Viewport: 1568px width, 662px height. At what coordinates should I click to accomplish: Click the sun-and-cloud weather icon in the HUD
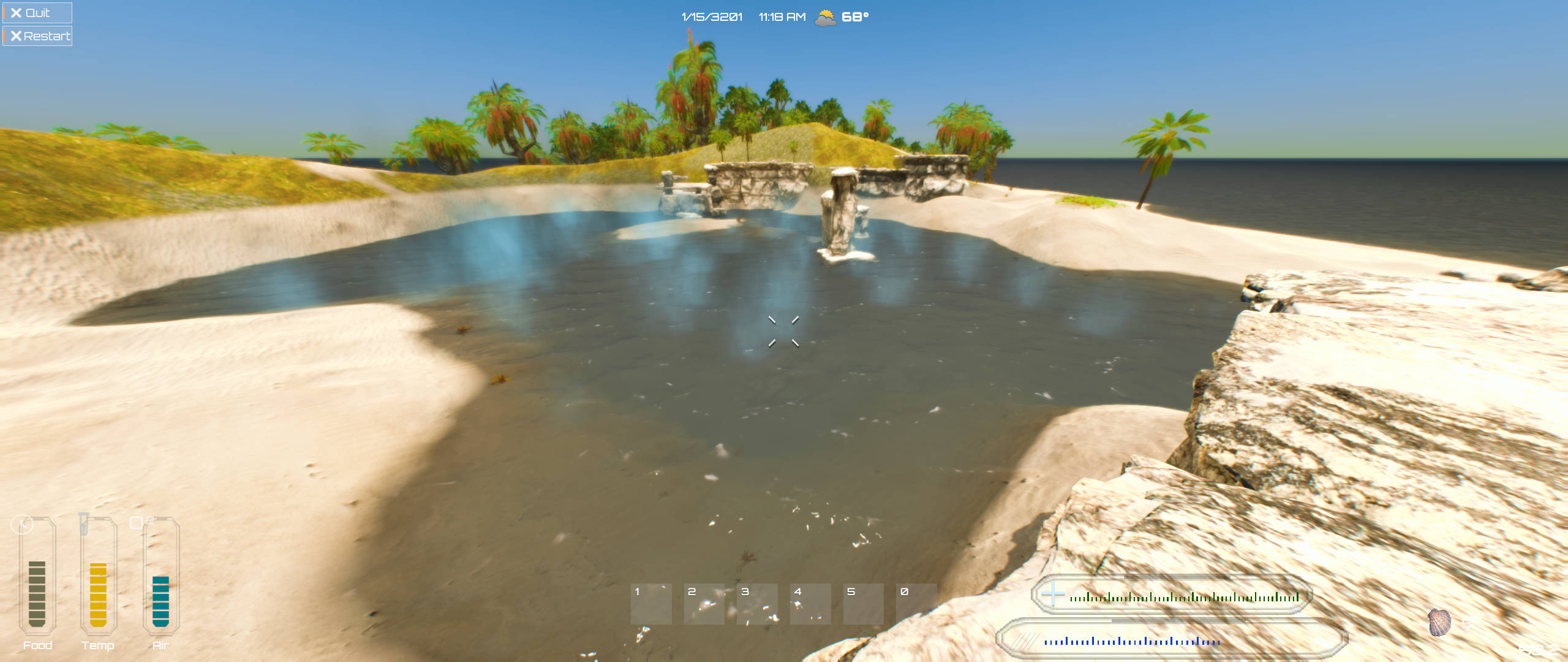coord(824,18)
